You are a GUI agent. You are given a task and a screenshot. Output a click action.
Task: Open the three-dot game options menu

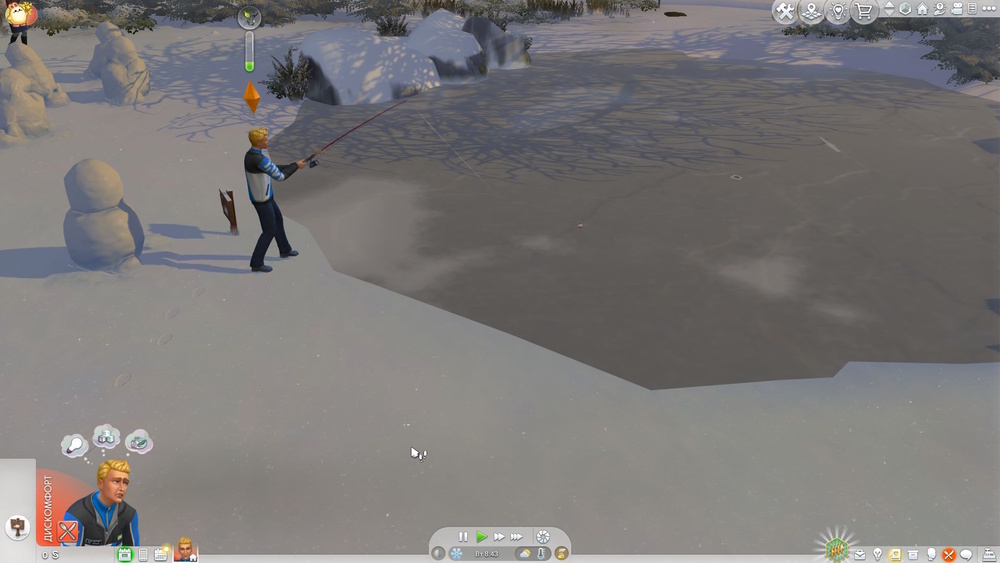(989, 9)
